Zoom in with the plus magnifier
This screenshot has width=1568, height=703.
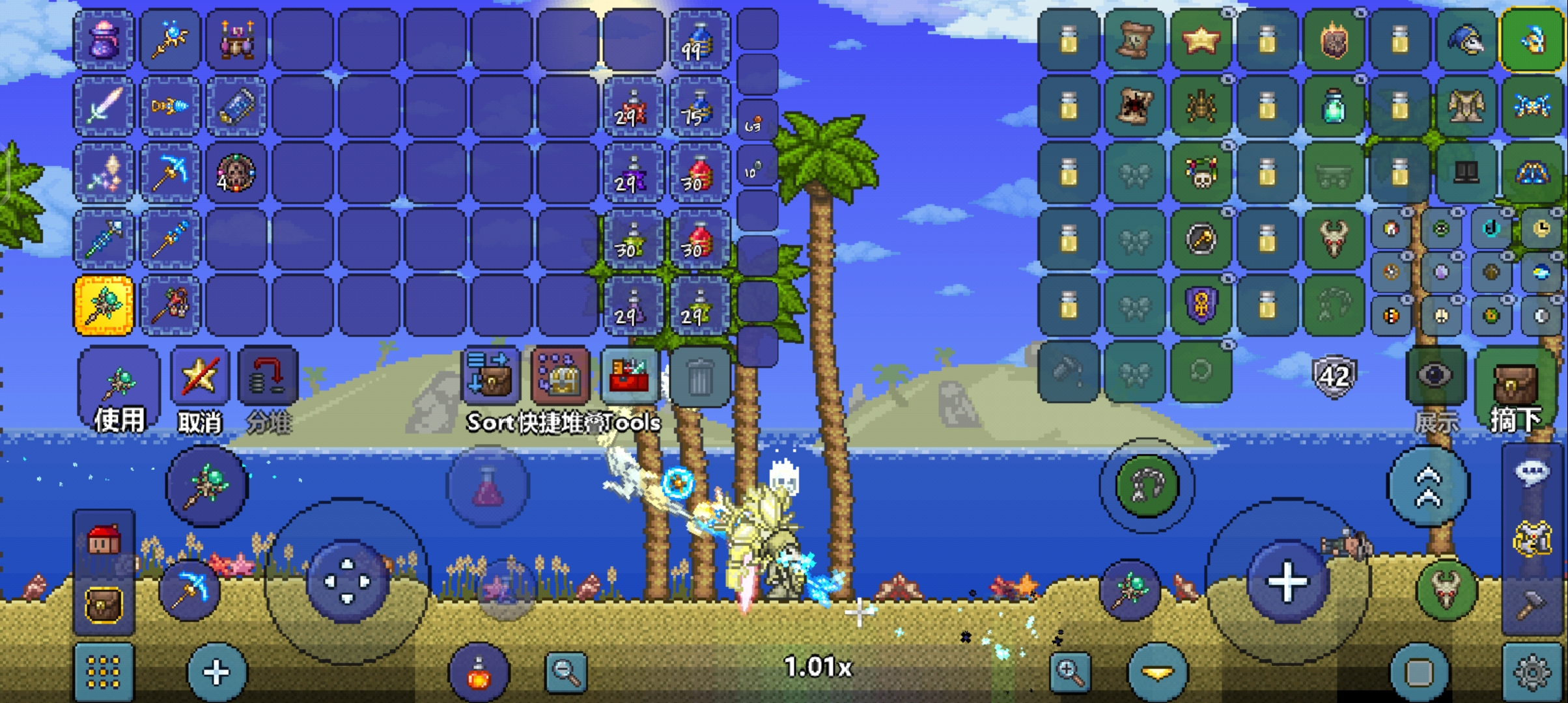click(x=1071, y=672)
